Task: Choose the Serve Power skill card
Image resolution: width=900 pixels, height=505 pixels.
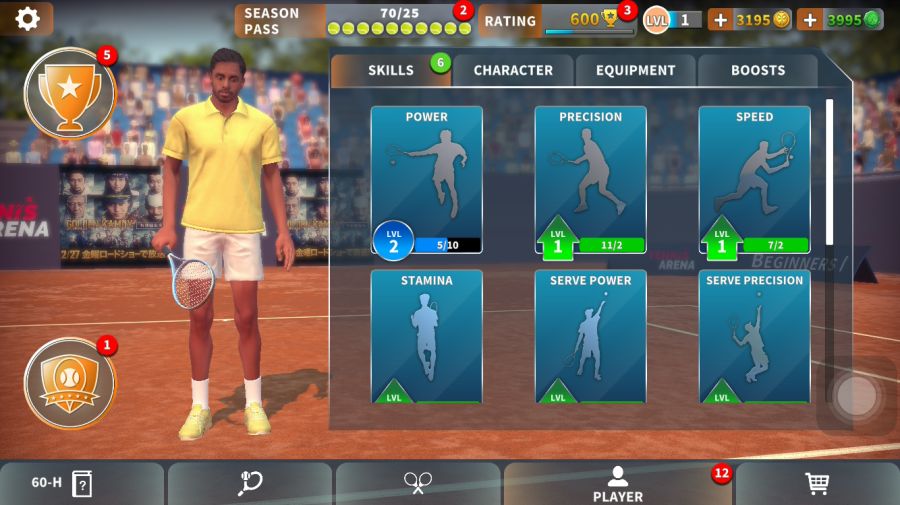Action: point(591,336)
